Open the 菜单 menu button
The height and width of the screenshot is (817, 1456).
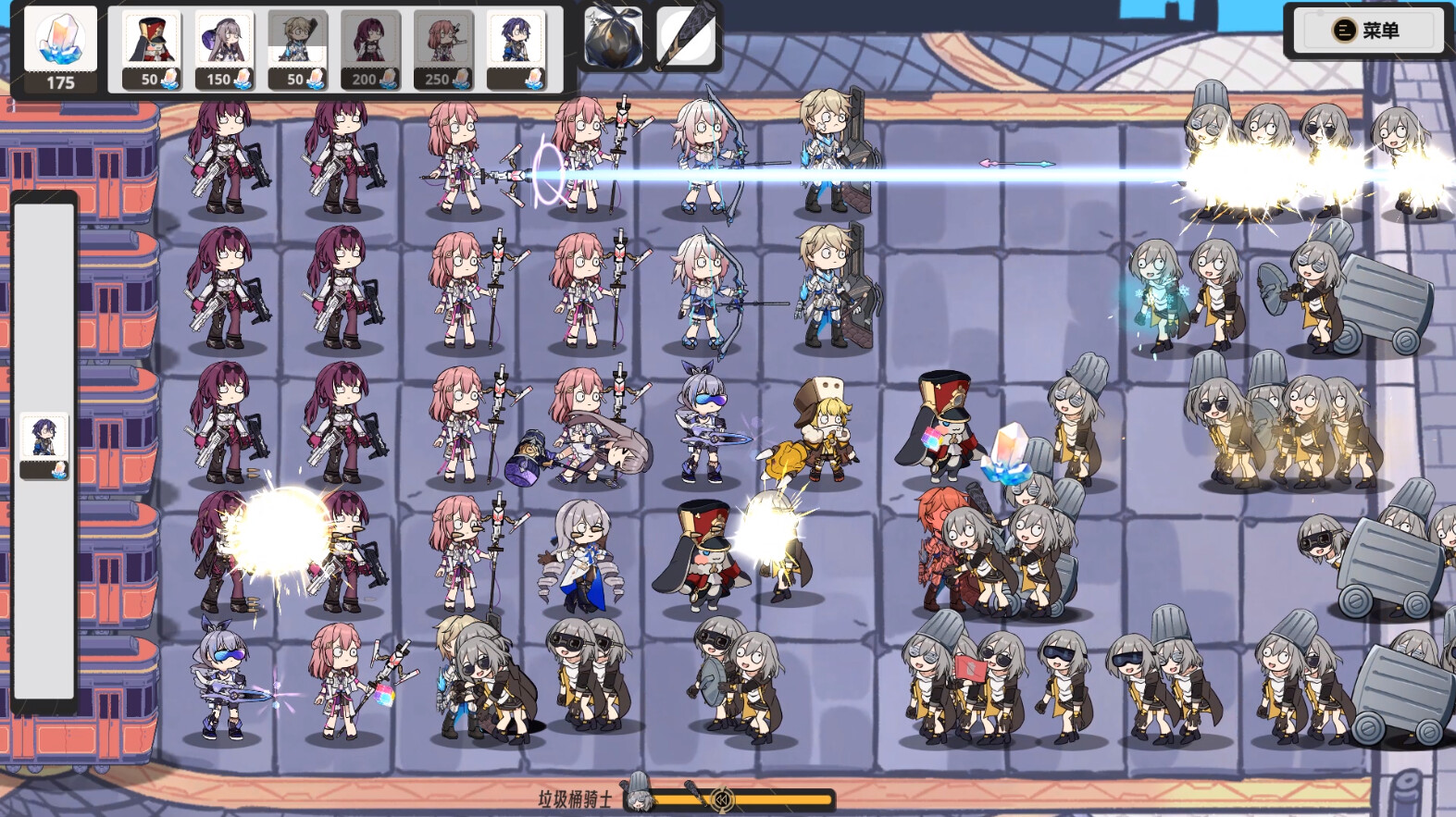pyautogui.click(x=1365, y=30)
